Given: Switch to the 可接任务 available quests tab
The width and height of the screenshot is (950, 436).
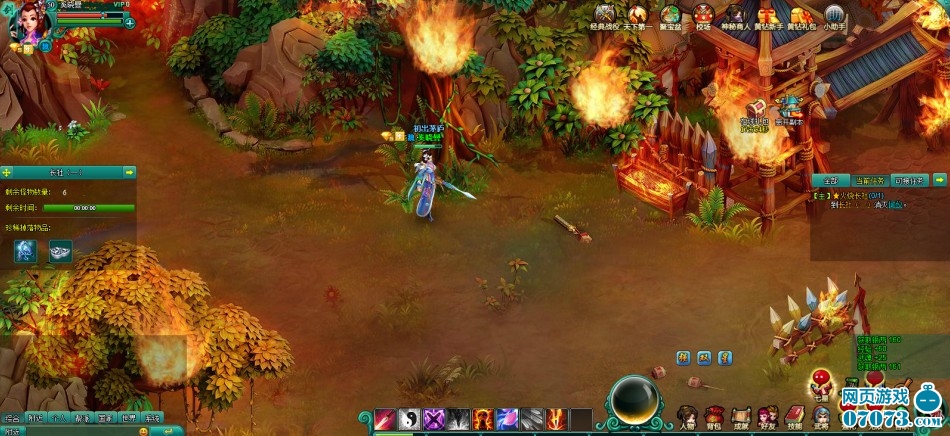Looking at the screenshot, I should click(x=909, y=180).
